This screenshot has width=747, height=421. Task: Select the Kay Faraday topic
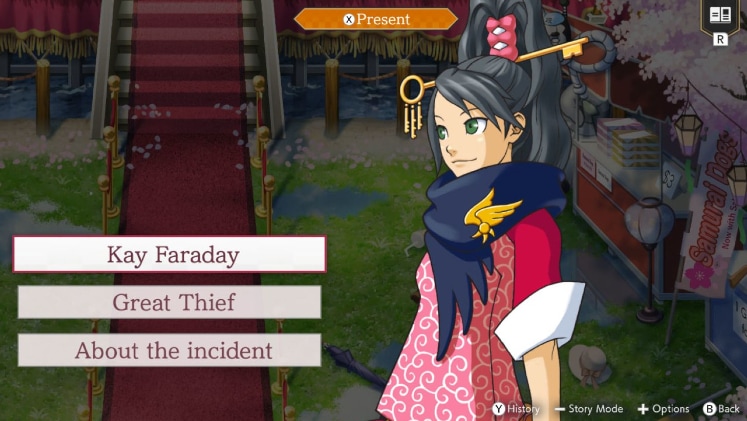coord(169,254)
